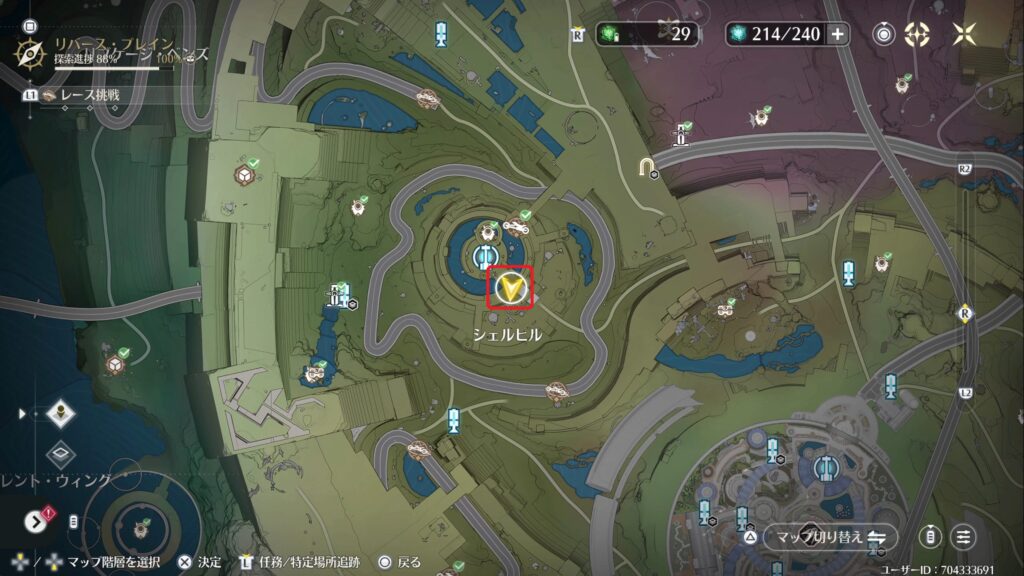Image resolution: width=1024 pixels, height=576 pixels.
Task: Click the four-point star icon at top right
Action: tap(964, 34)
